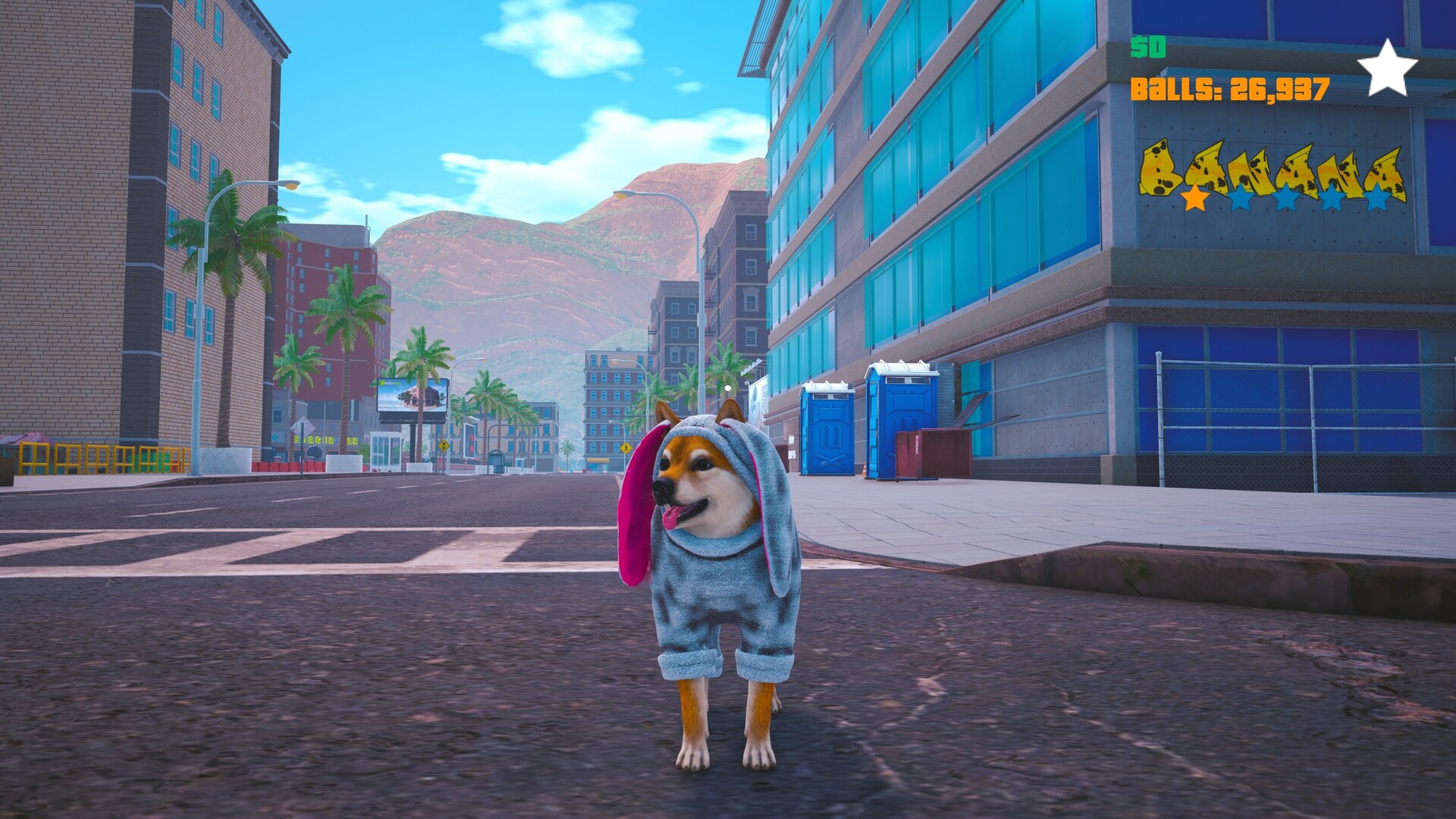Screen dimensions: 1456x819
Task: Select the Balls: 26,937 counter
Action: pyautogui.click(x=1228, y=89)
